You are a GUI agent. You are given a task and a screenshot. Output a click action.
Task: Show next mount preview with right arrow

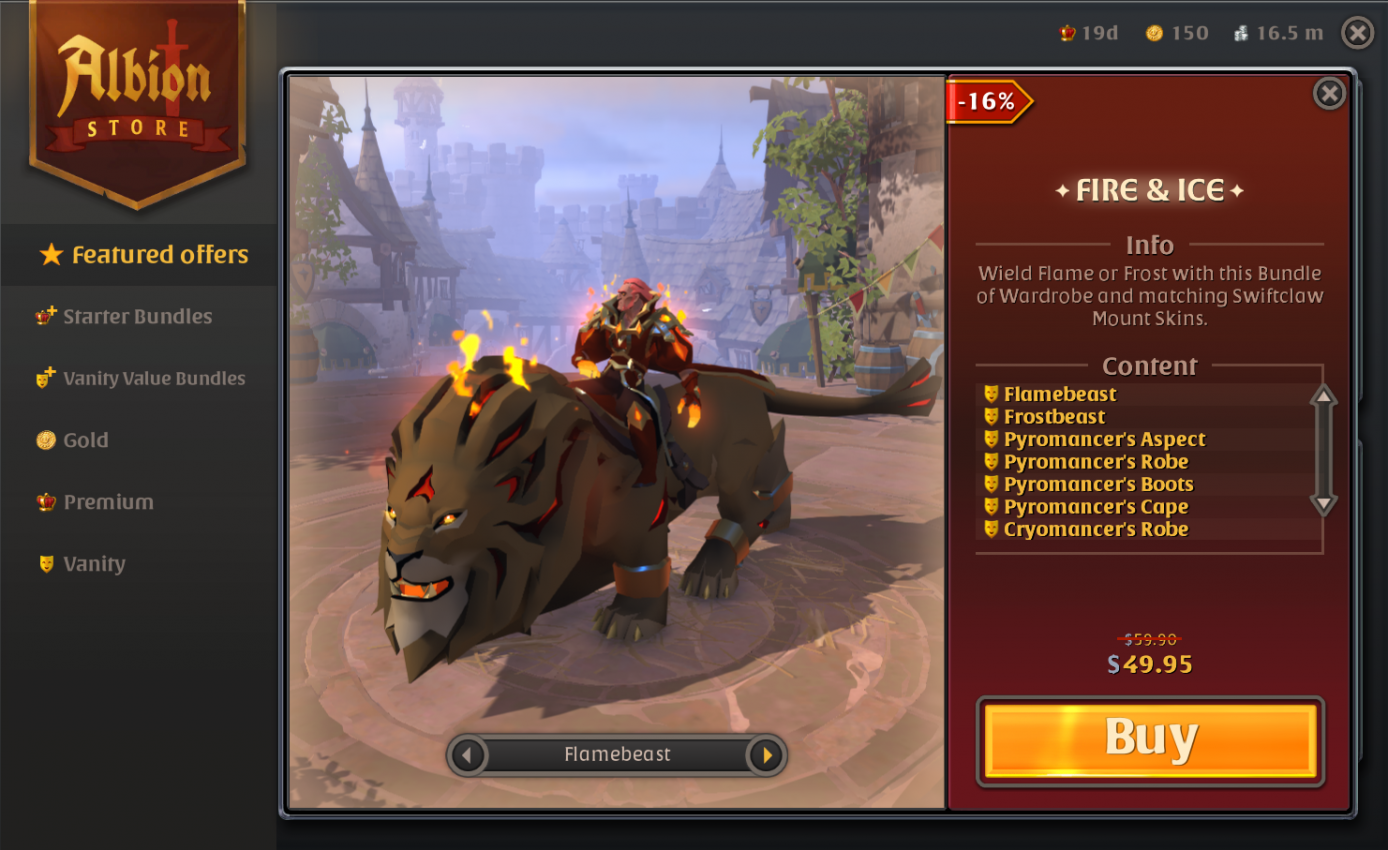point(764,755)
